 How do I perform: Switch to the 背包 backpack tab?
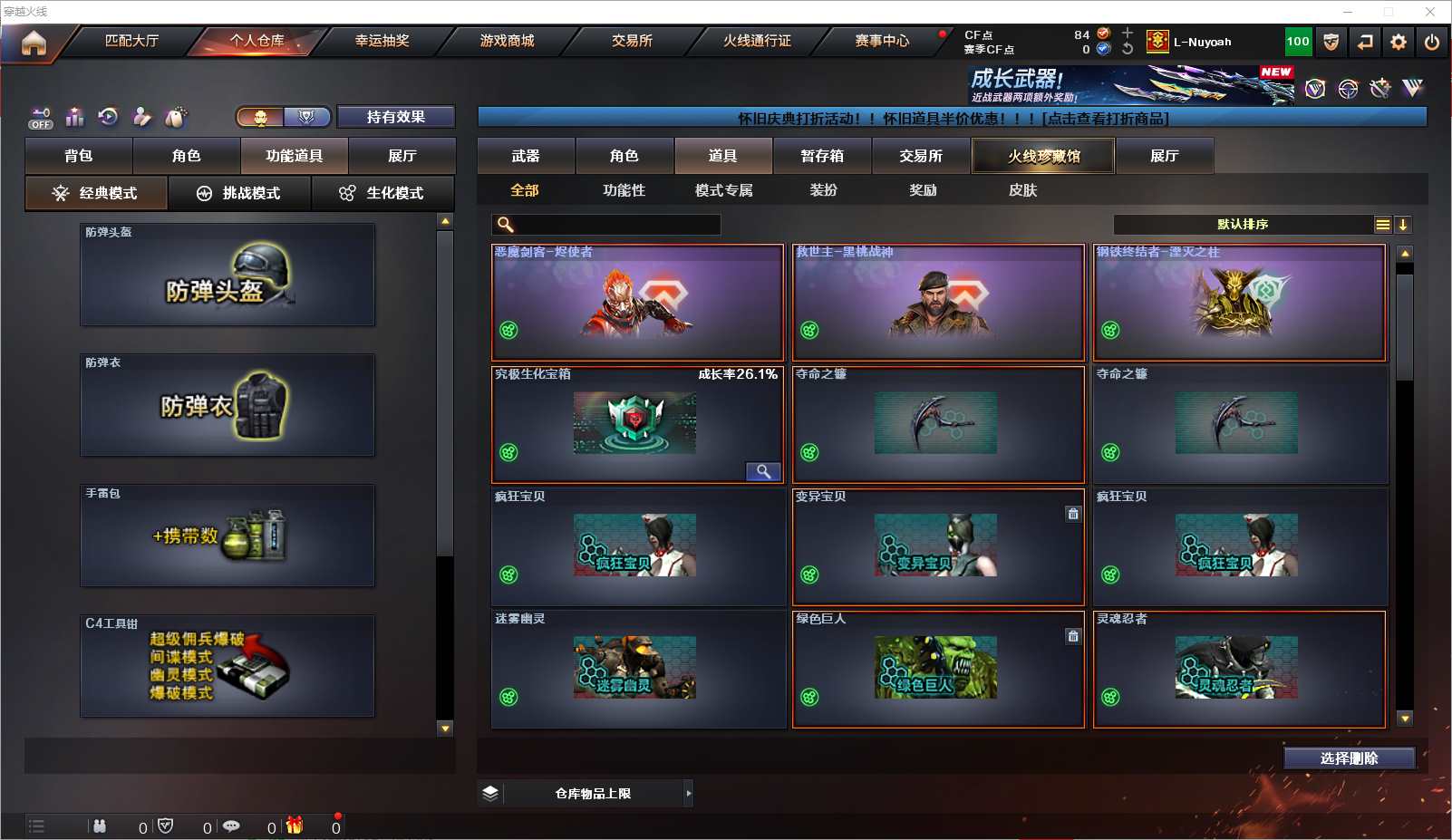79,156
